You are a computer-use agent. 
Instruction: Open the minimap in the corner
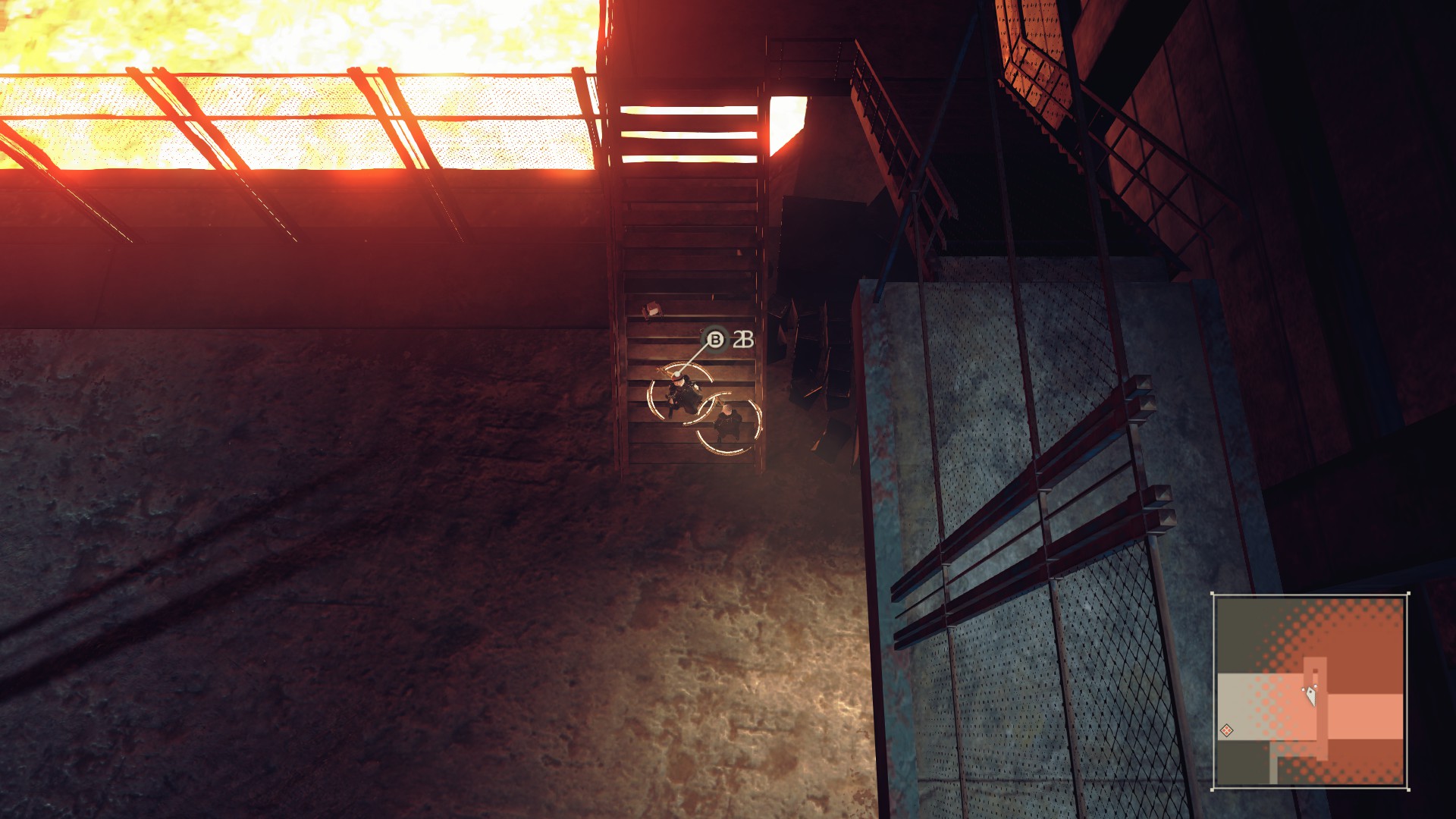tap(1310, 691)
